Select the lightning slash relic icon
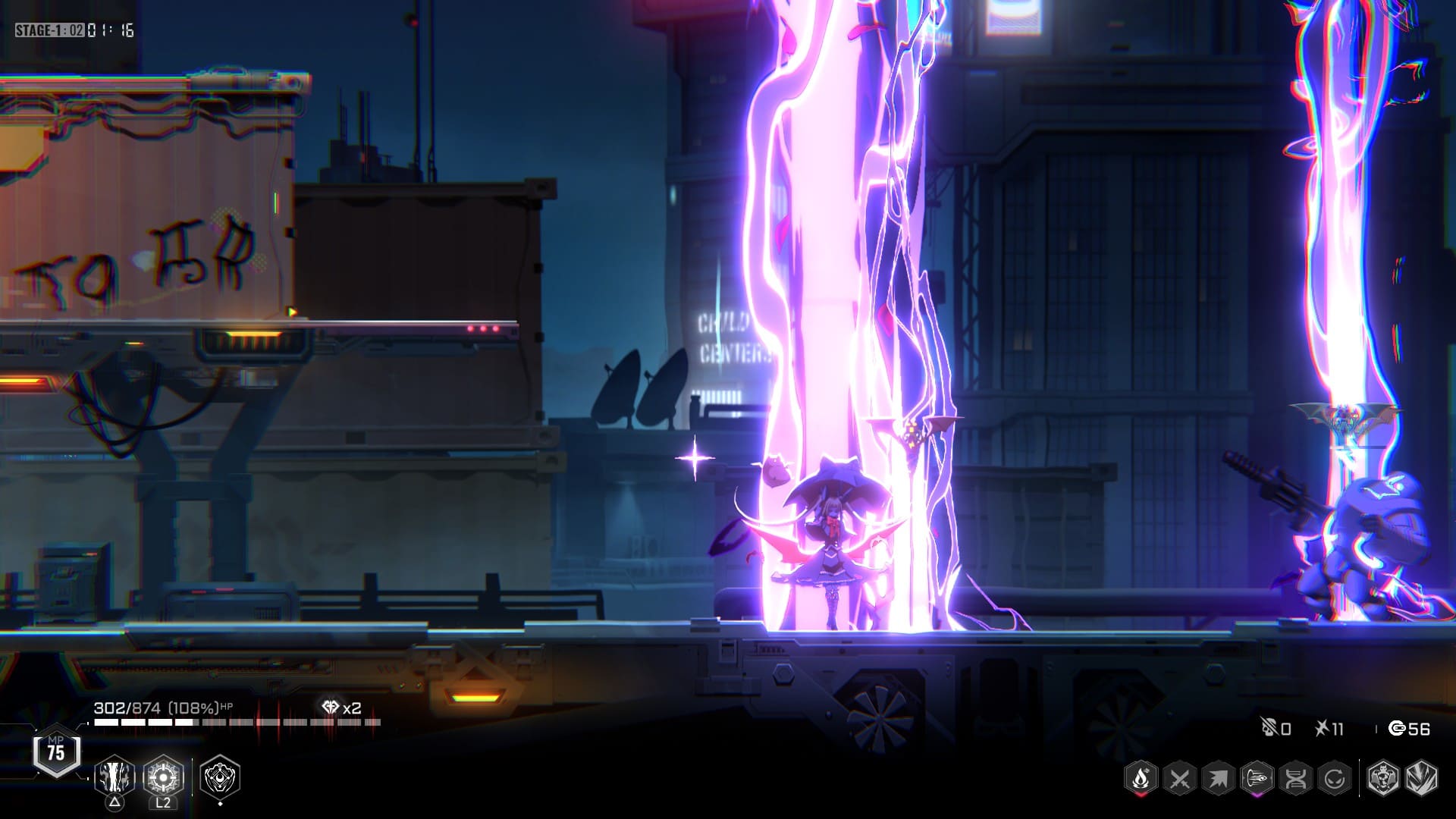 tap(1421, 778)
